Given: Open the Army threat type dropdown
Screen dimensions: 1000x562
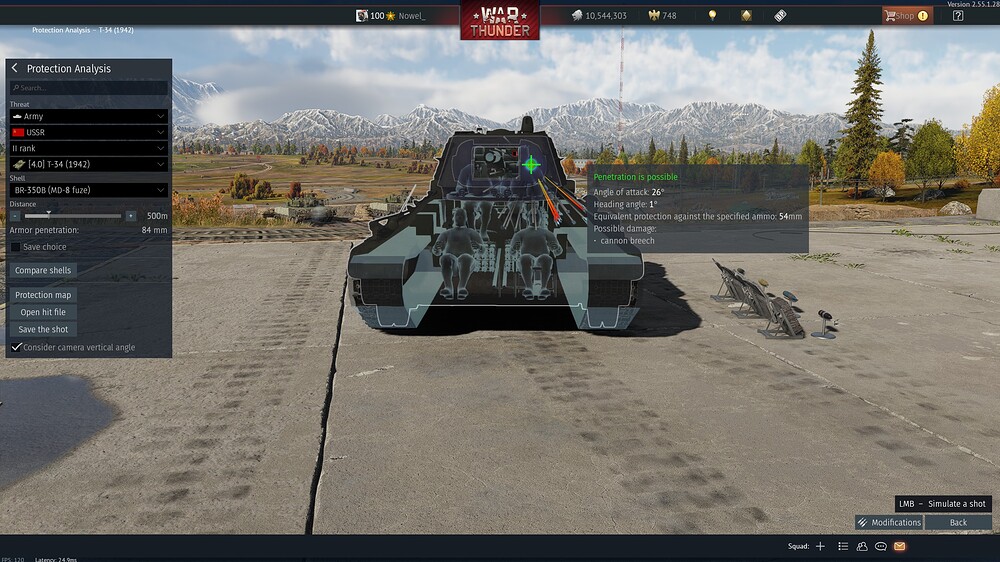Looking at the screenshot, I should point(88,116).
